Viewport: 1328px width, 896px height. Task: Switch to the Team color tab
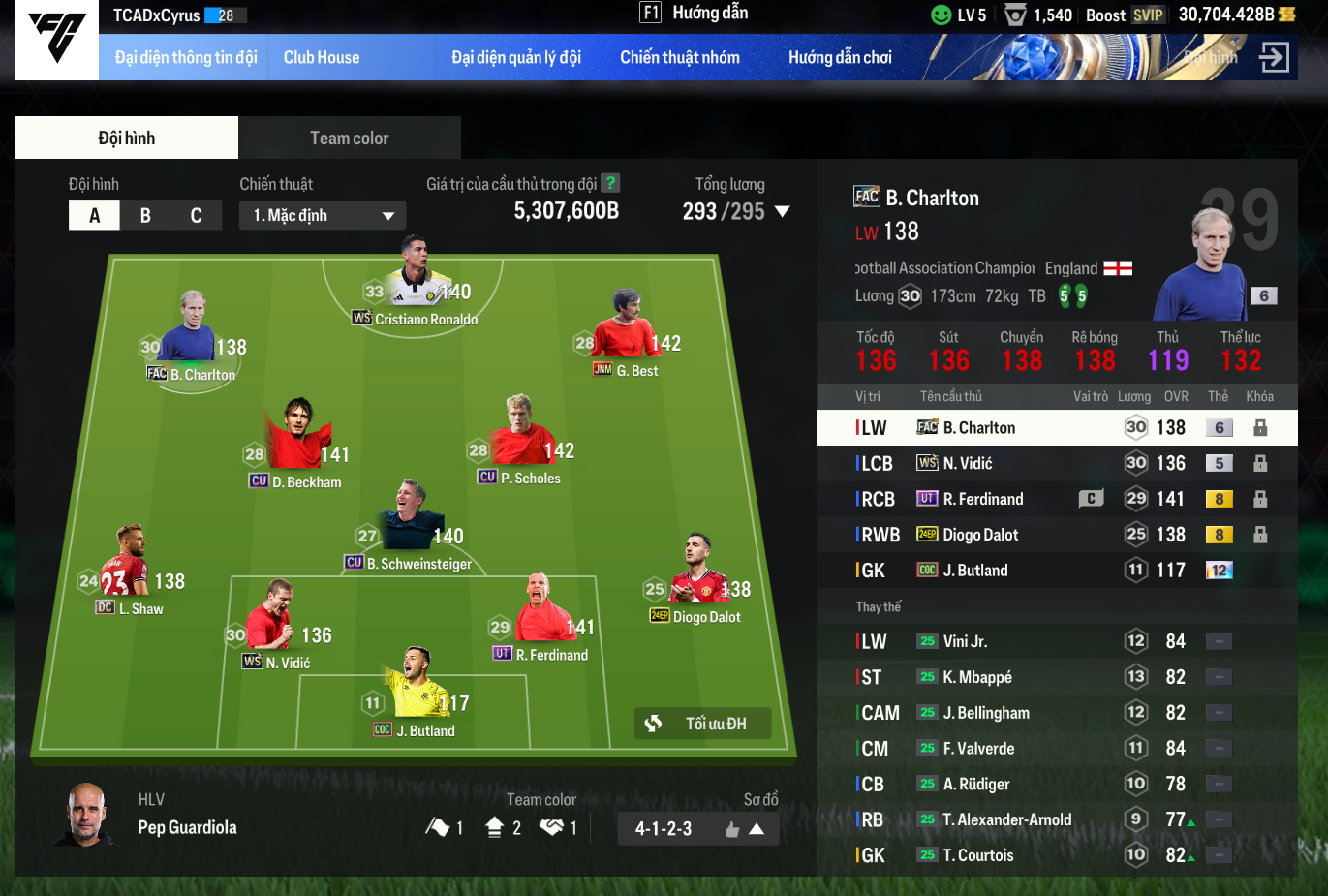pos(349,139)
